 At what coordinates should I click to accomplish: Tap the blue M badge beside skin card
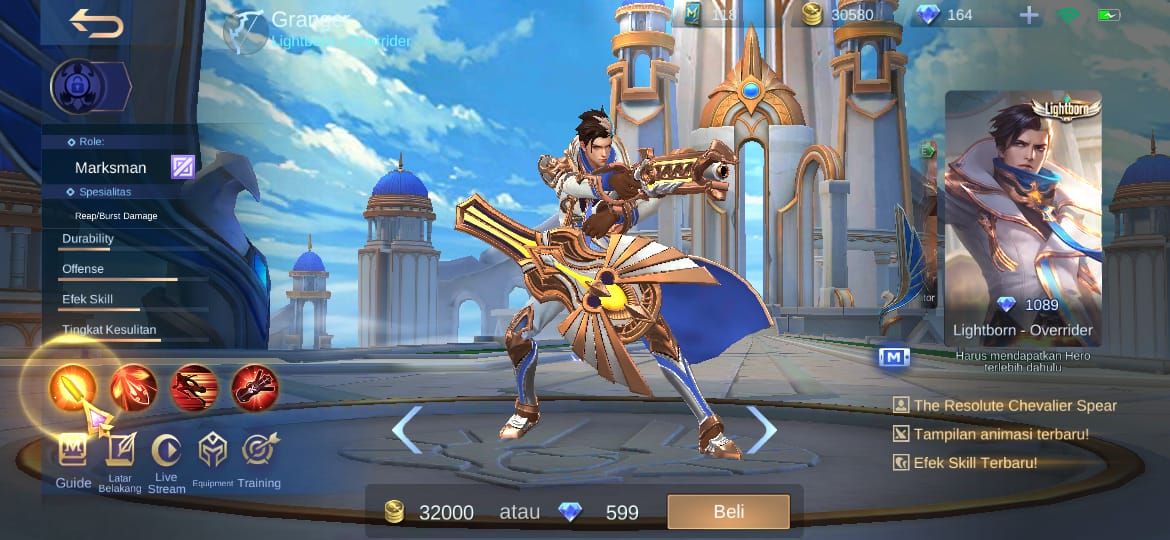coord(894,357)
